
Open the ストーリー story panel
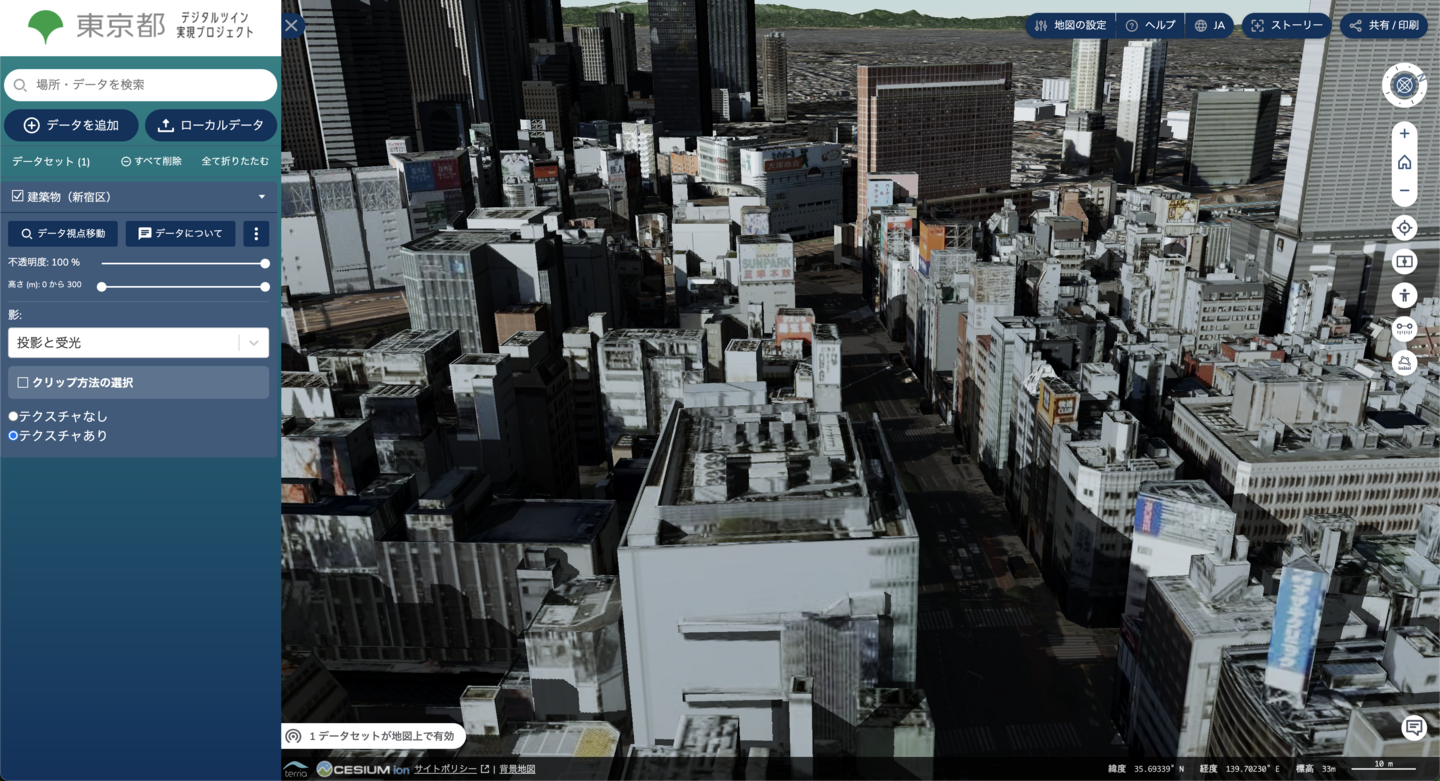point(1286,25)
